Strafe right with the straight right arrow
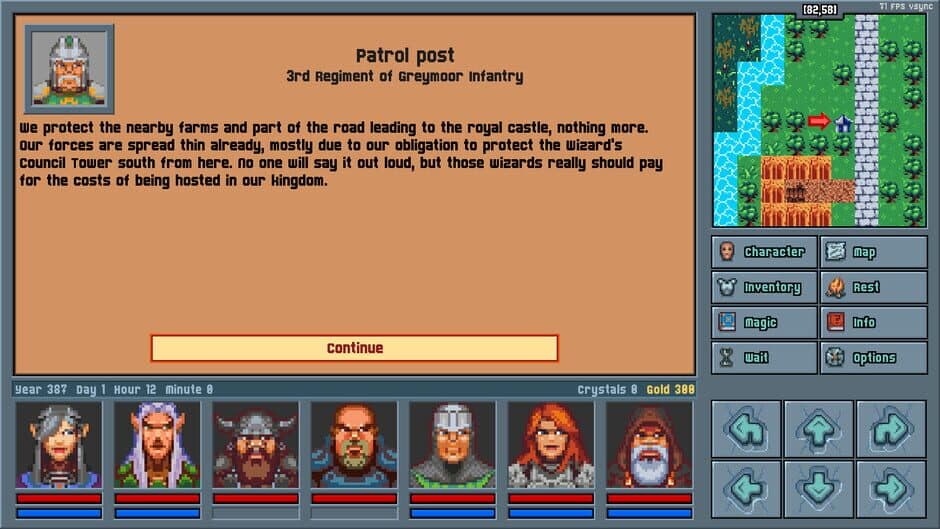The height and width of the screenshot is (529, 940). click(x=892, y=488)
